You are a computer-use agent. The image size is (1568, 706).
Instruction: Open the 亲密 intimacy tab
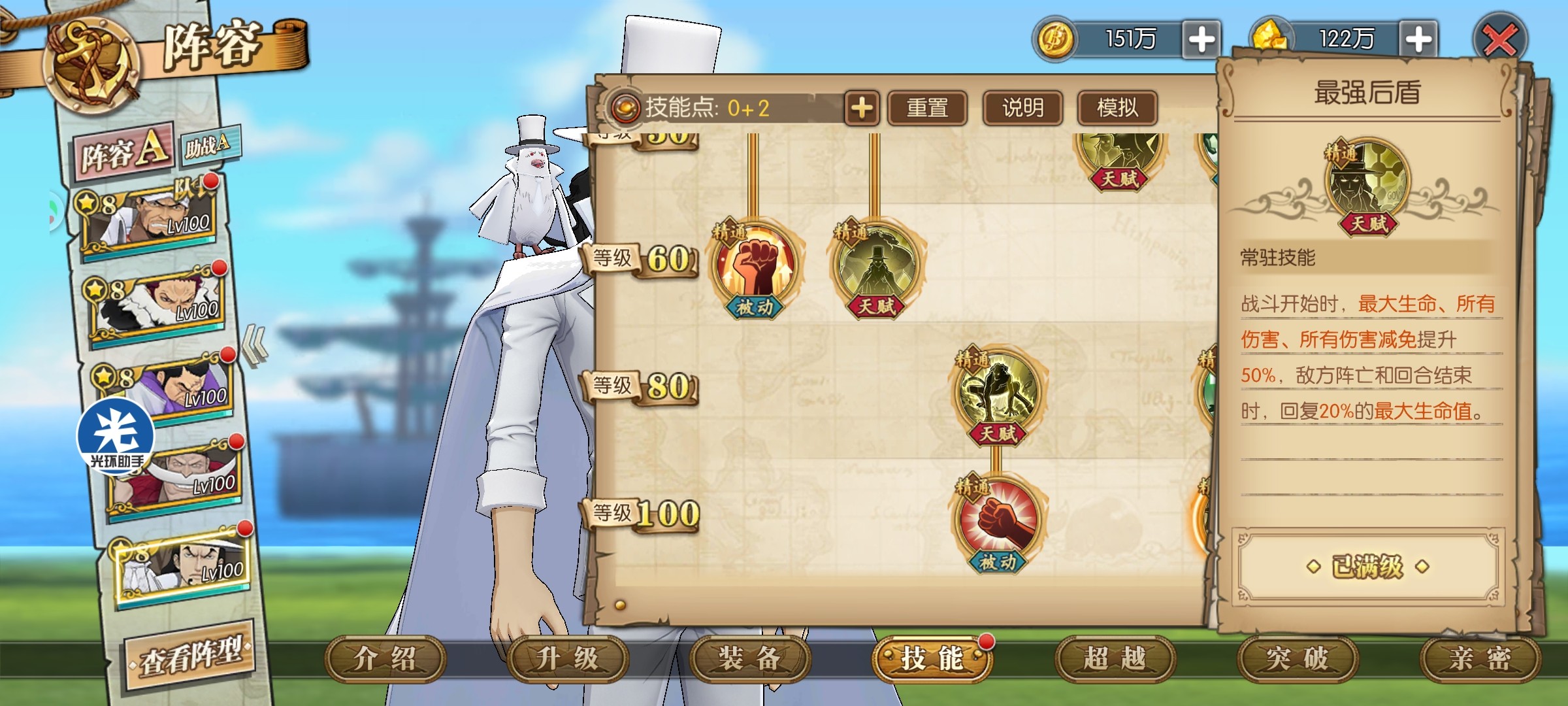1480,659
